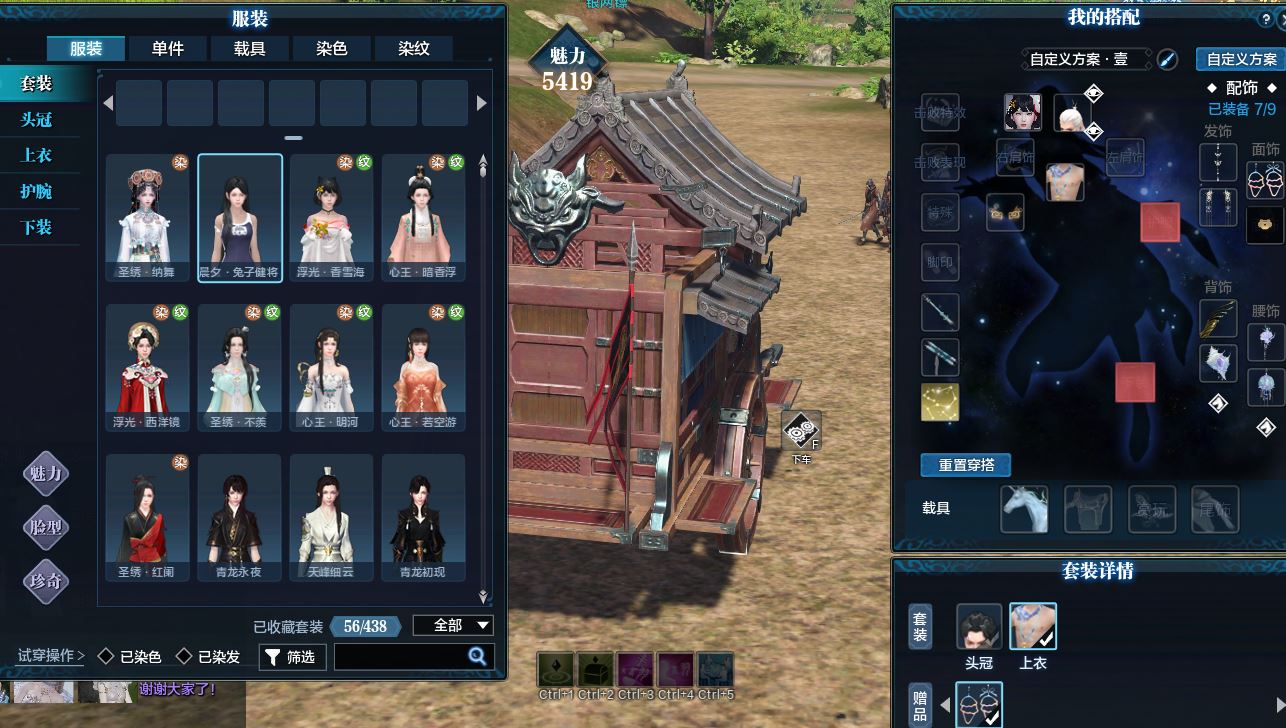Open the 筛选 filter button
This screenshot has height=728, width=1286.
[292, 657]
